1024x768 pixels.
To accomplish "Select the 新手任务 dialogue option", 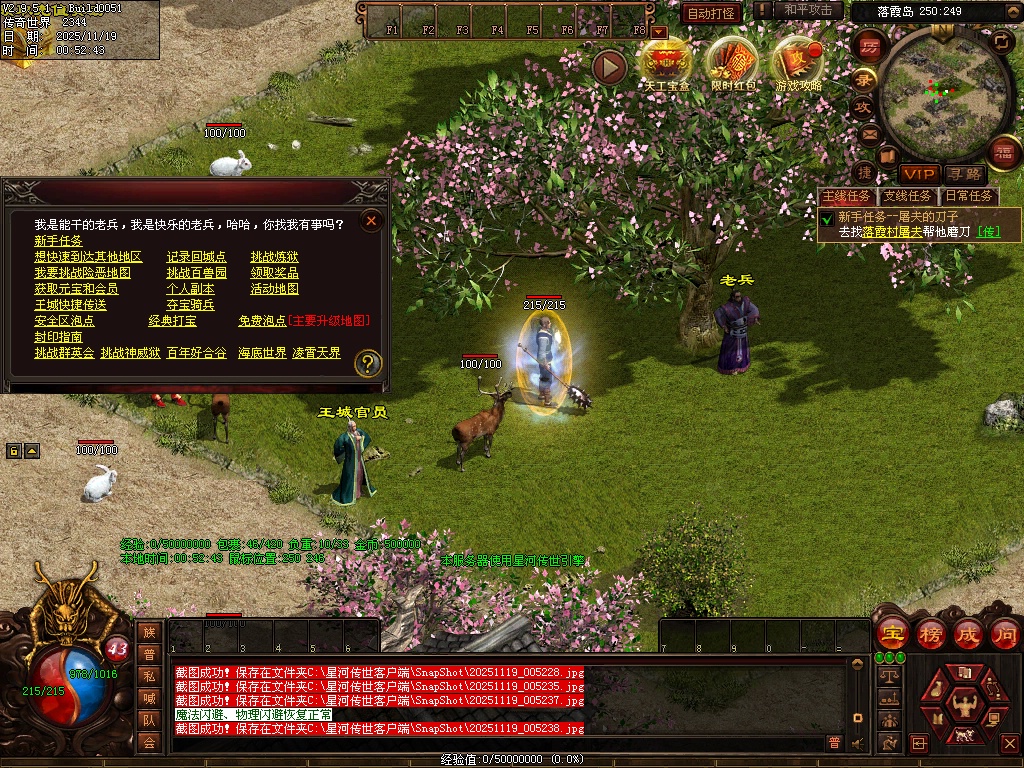I will (59, 241).
